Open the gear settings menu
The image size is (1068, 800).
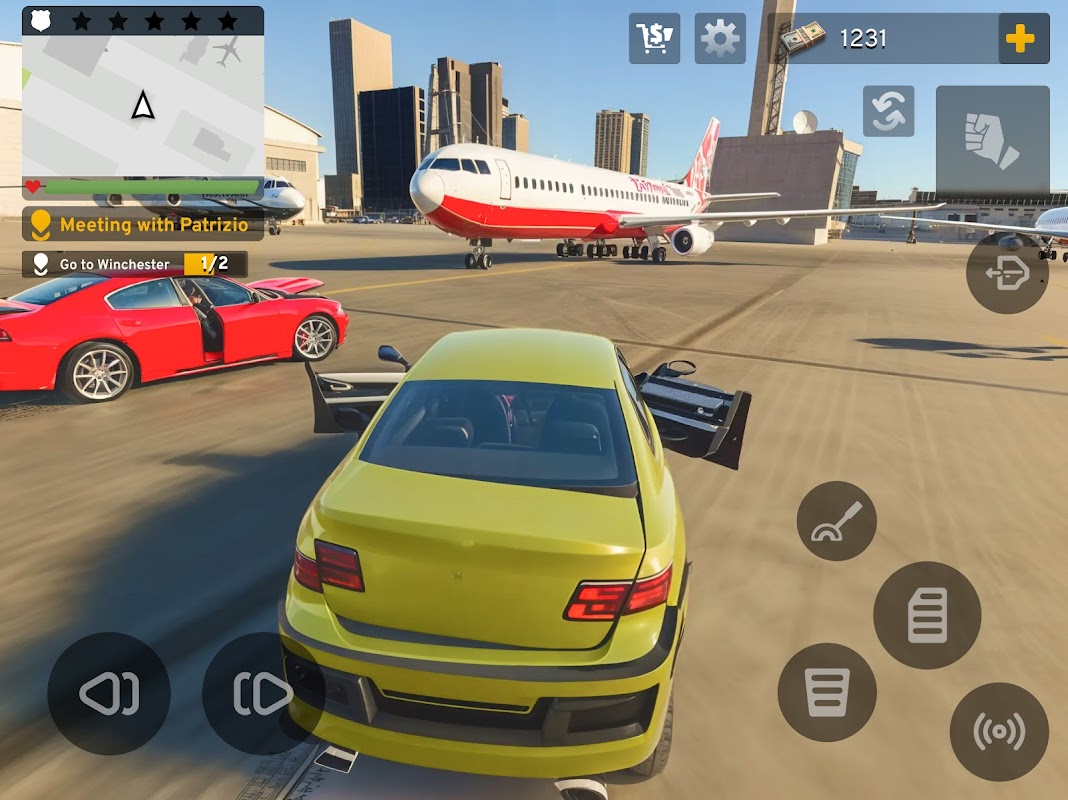(720, 39)
